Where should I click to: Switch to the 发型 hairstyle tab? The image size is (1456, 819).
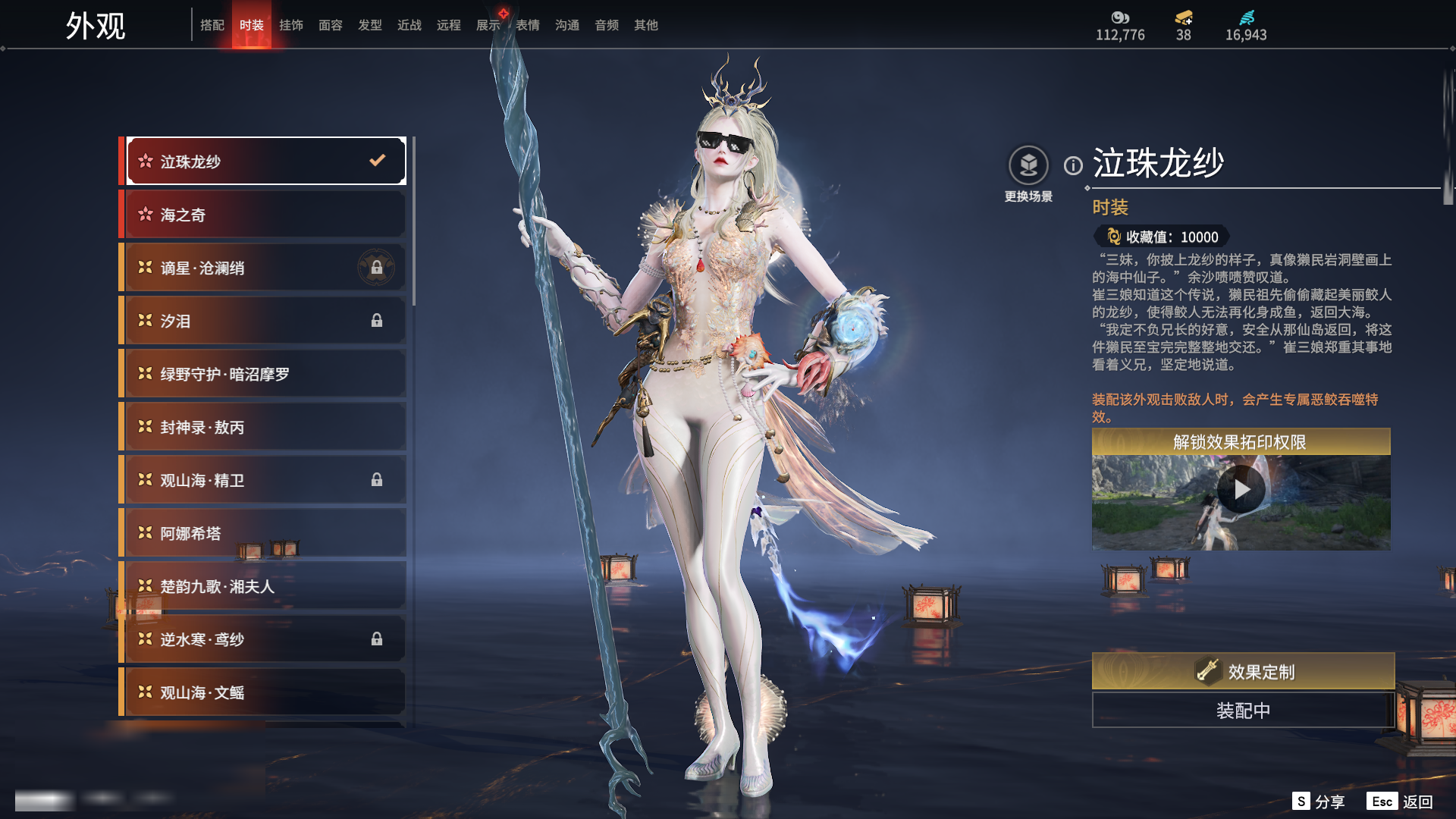tap(370, 25)
